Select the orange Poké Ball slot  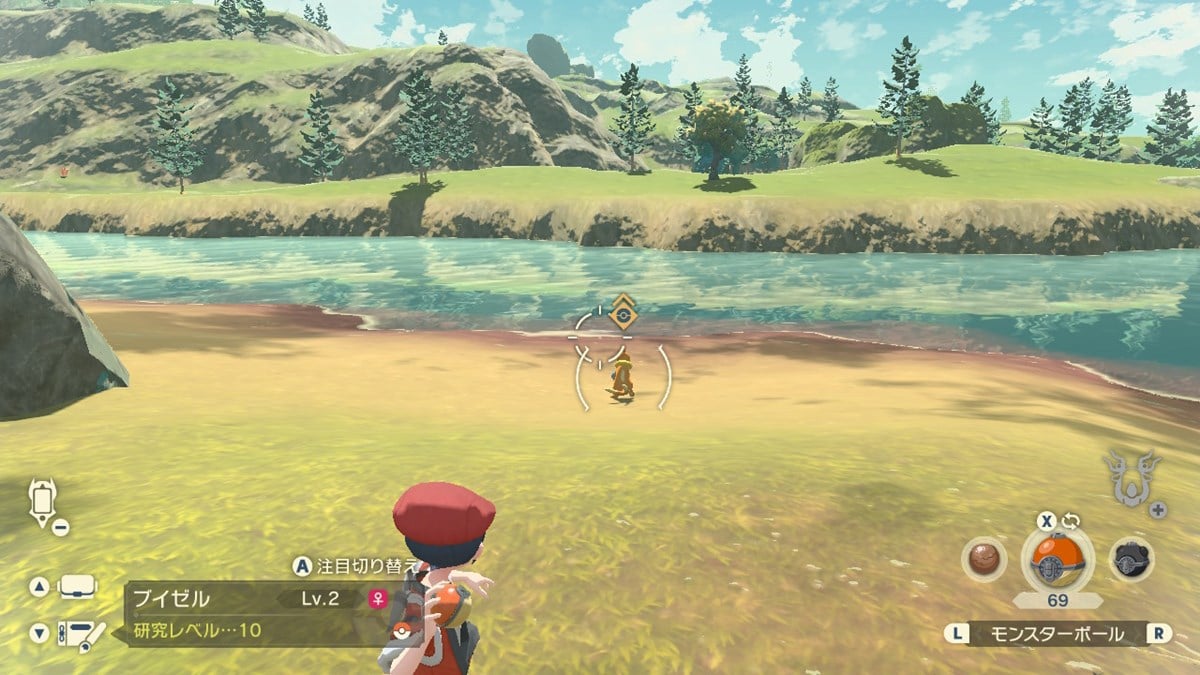point(1058,559)
